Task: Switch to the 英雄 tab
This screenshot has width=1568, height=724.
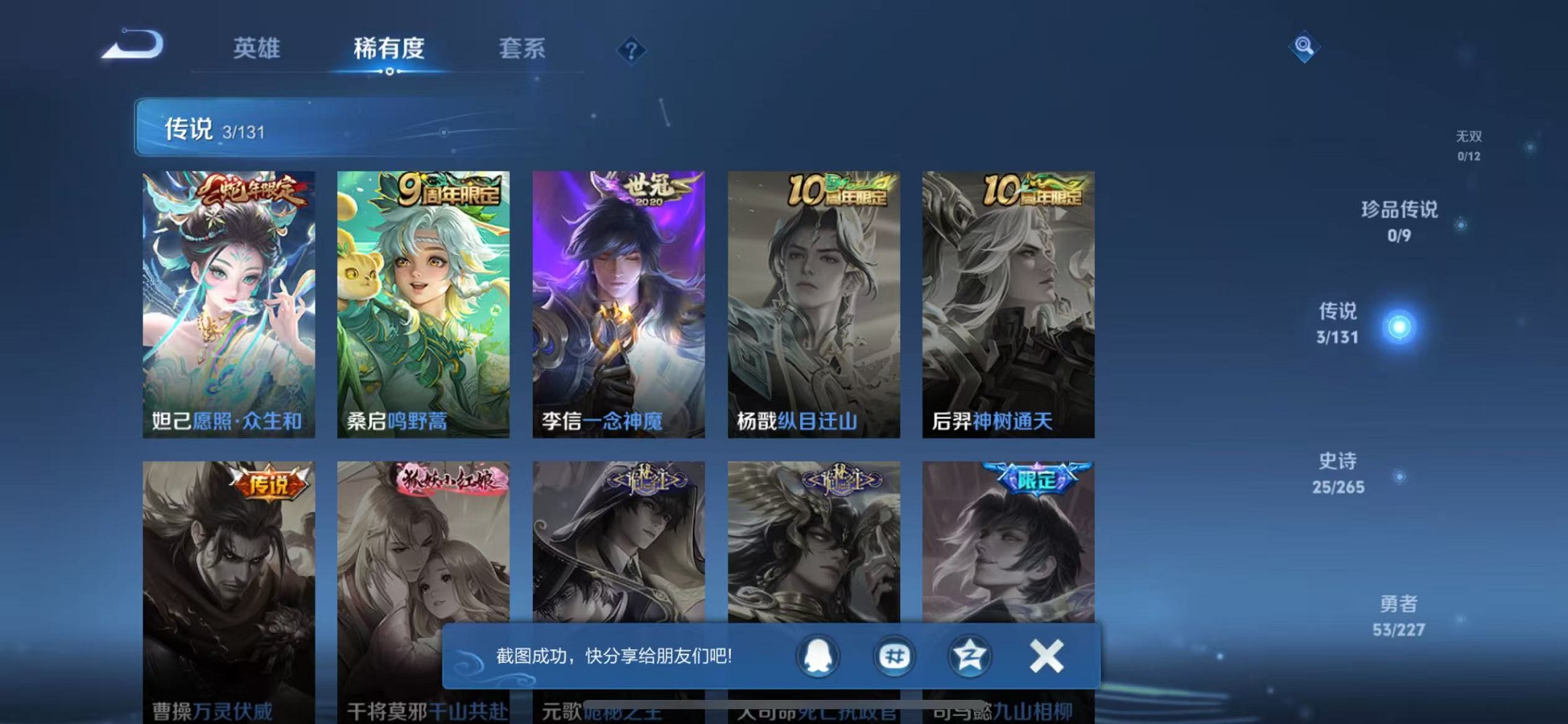Action: (x=254, y=50)
